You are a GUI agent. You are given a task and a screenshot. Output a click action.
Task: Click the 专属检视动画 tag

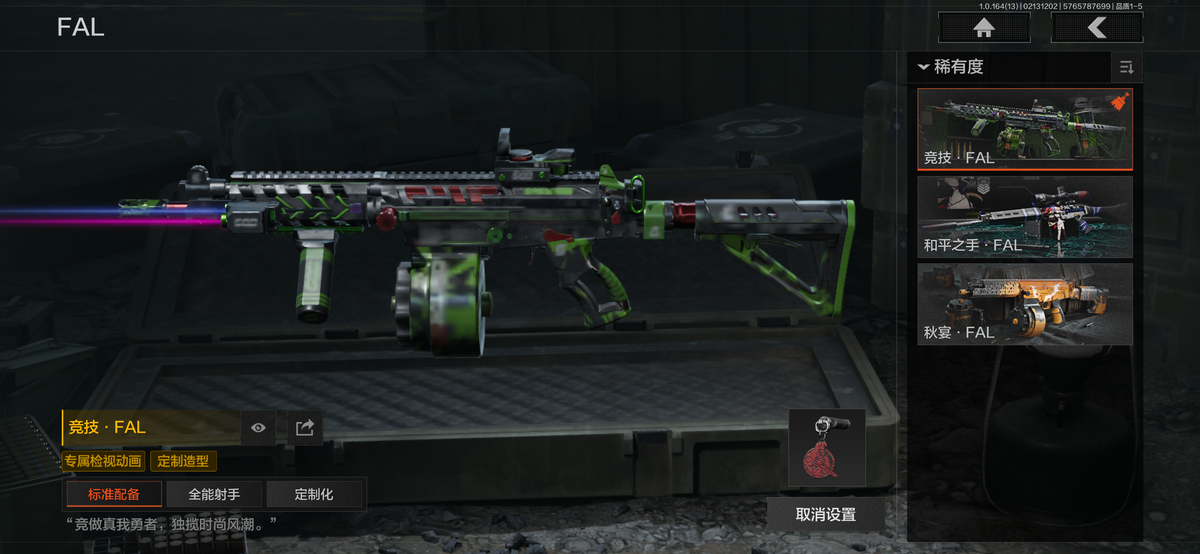tap(104, 461)
